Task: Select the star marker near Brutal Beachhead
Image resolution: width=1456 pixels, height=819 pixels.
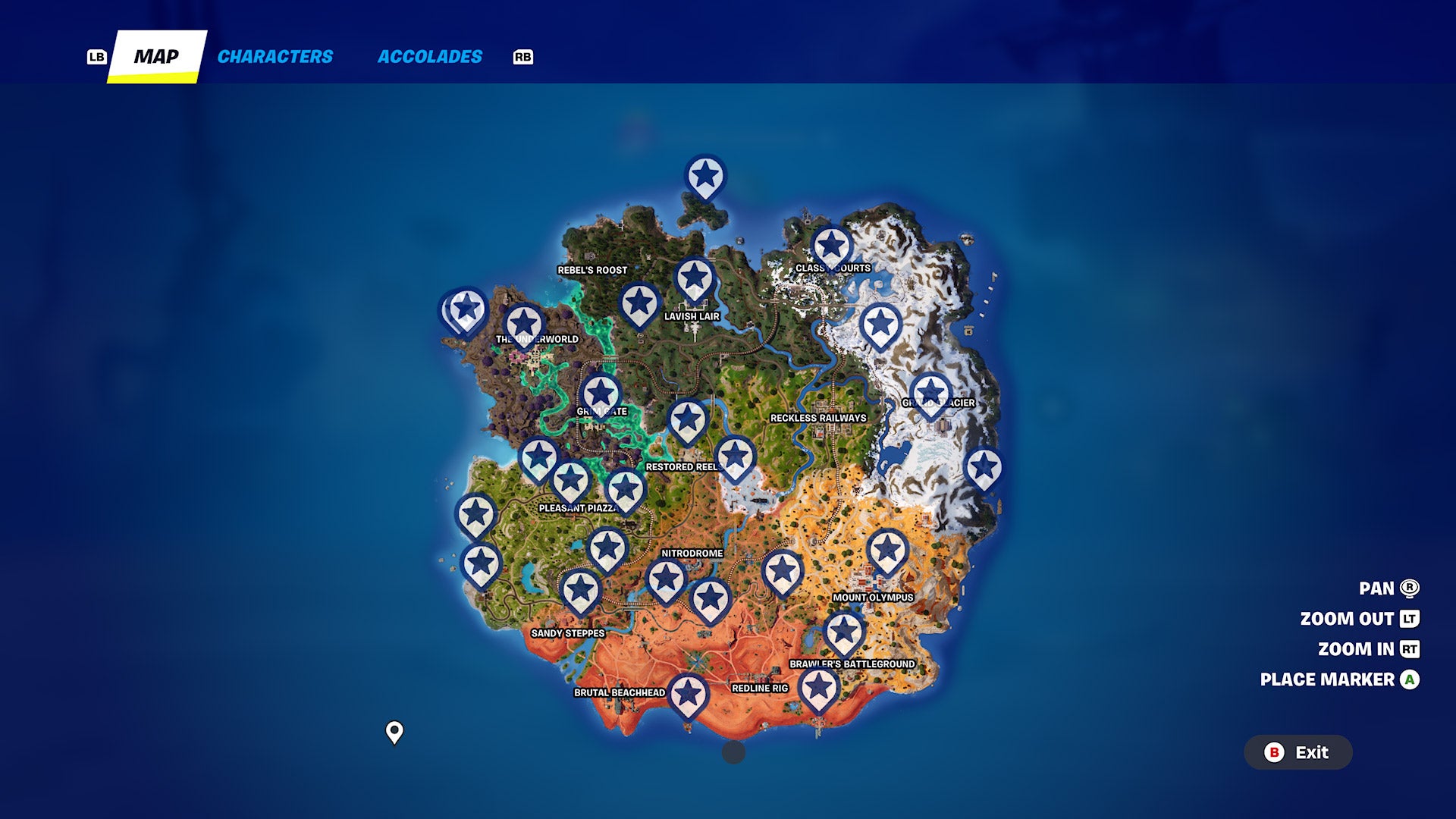Action: pyautogui.click(x=689, y=692)
